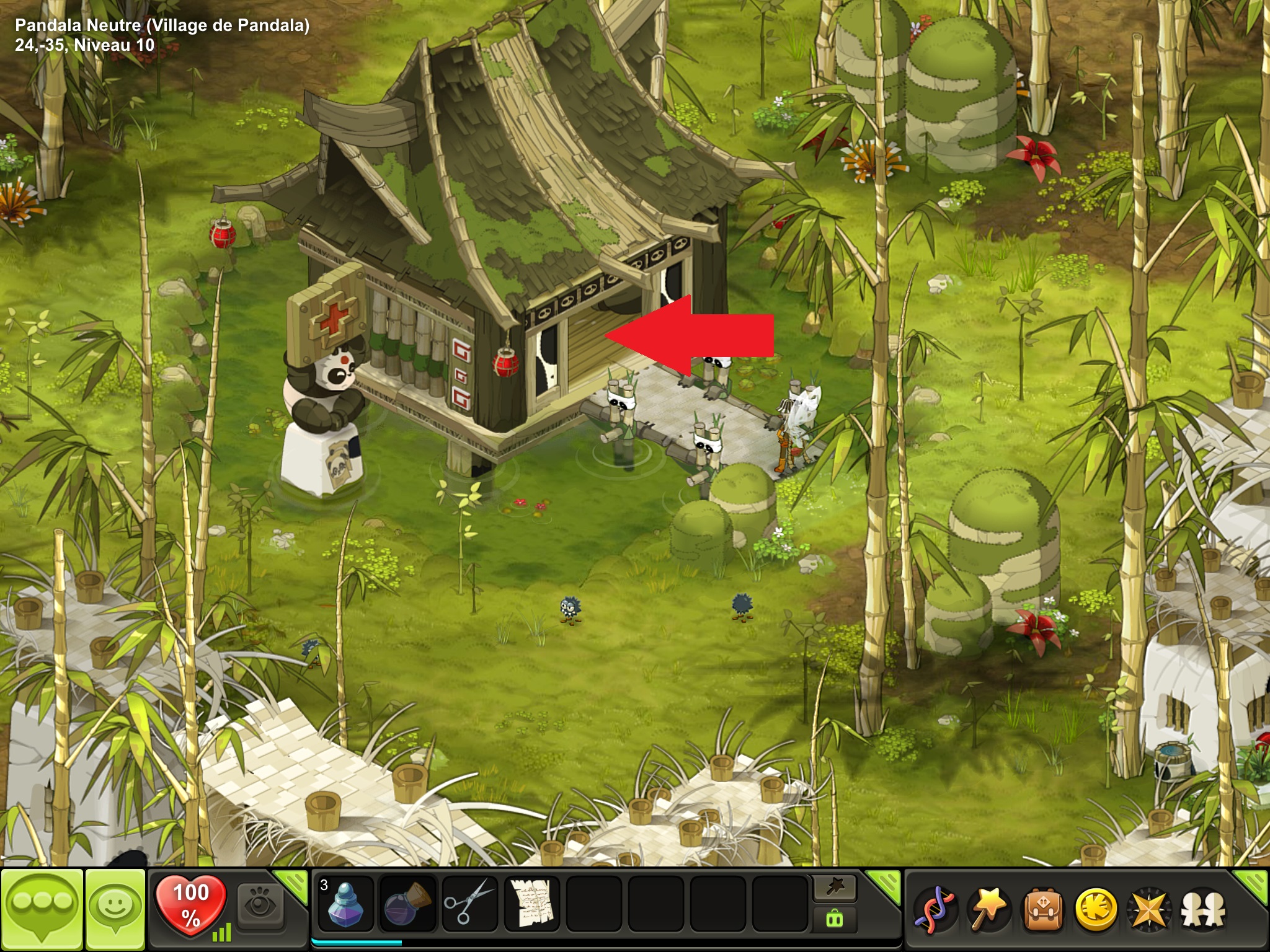1270x952 pixels.
Task: Switch the shortcut bar to spells wand tab
Action: coord(834,889)
